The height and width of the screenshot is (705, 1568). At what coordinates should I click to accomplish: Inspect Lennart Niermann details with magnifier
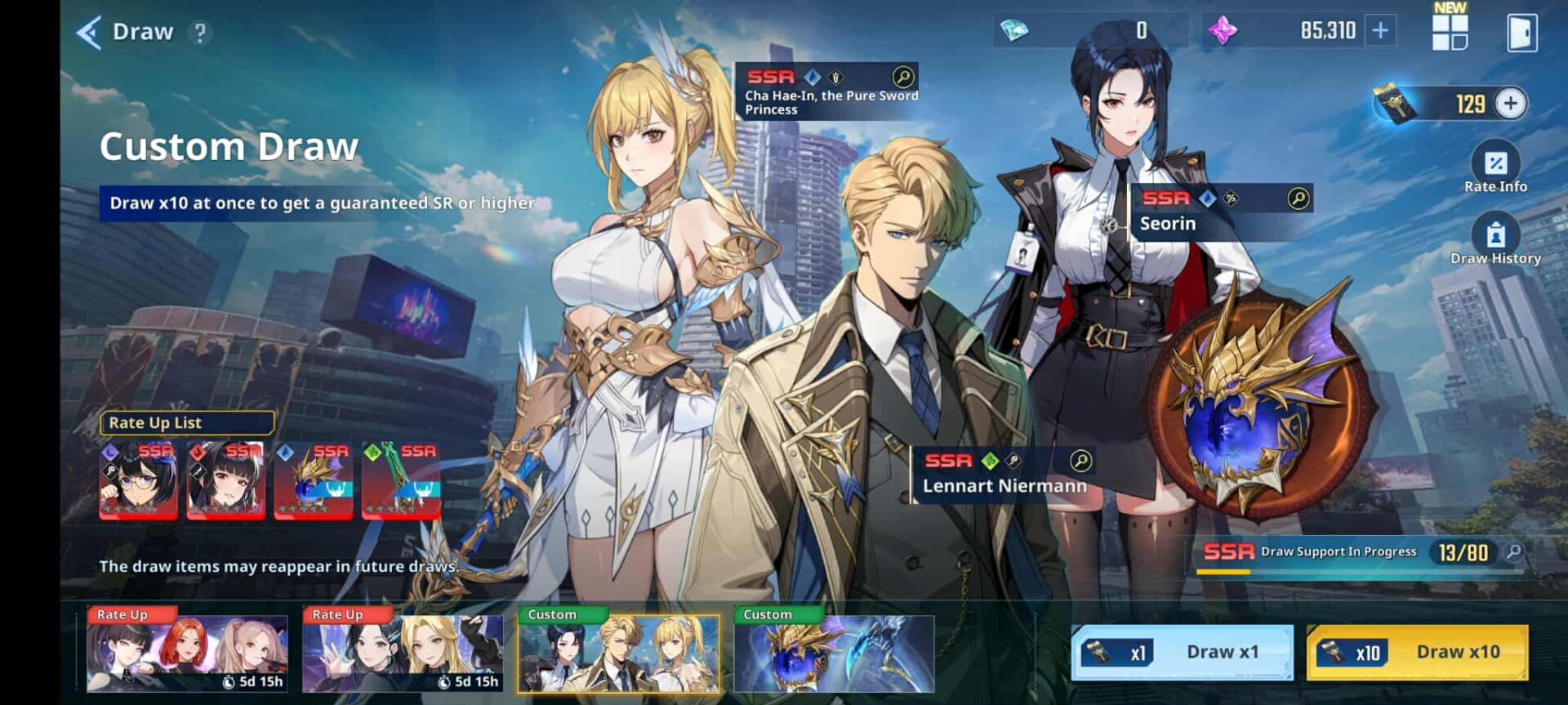pyautogui.click(x=1080, y=461)
